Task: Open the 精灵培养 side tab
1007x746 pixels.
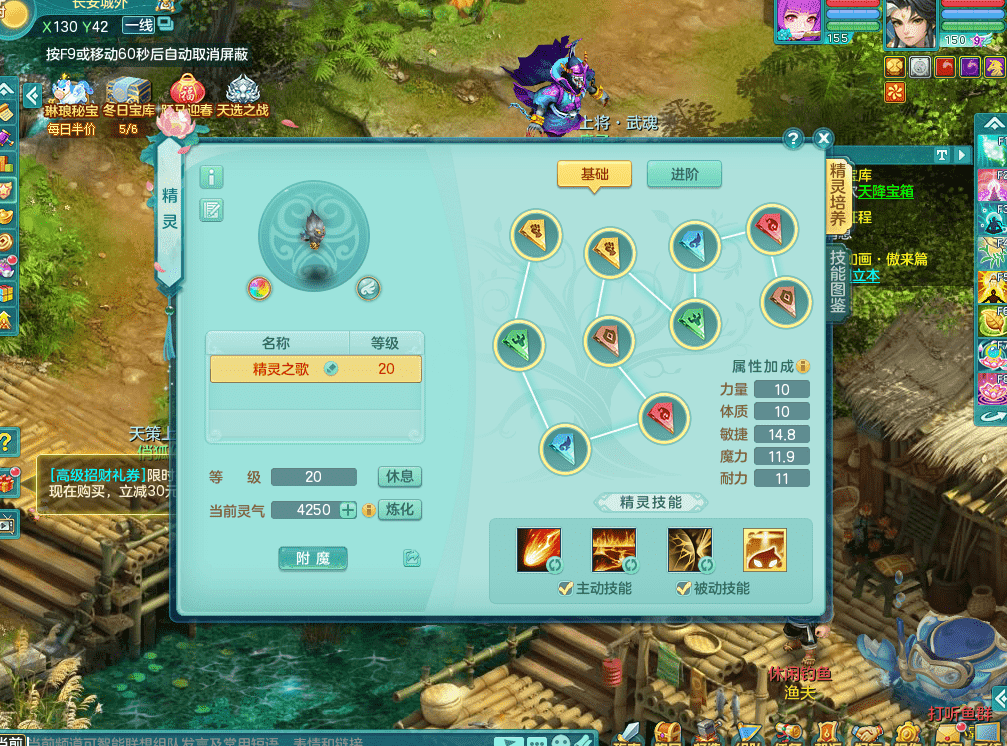Action: (x=838, y=194)
